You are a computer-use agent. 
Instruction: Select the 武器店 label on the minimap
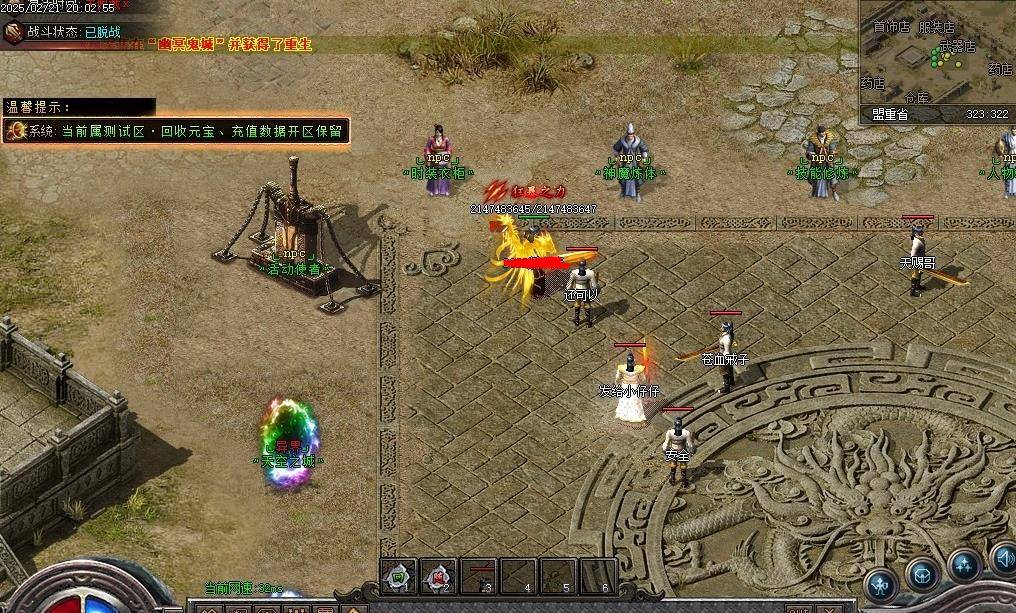pos(957,46)
